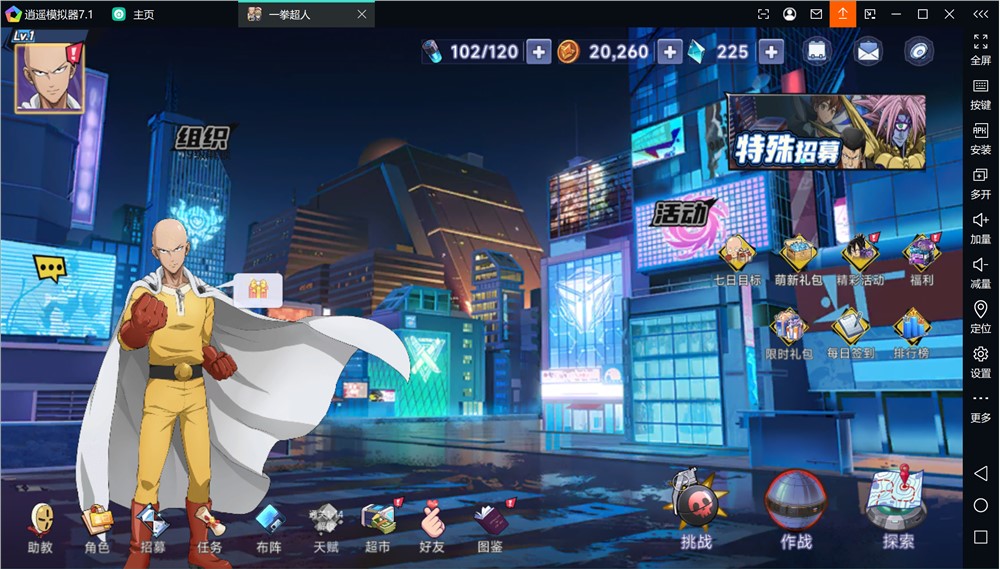This screenshot has width=1000, height=569.
Task: Open the 特殊招募 special recruit banner
Action: pyautogui.click(x=826, y=131)
